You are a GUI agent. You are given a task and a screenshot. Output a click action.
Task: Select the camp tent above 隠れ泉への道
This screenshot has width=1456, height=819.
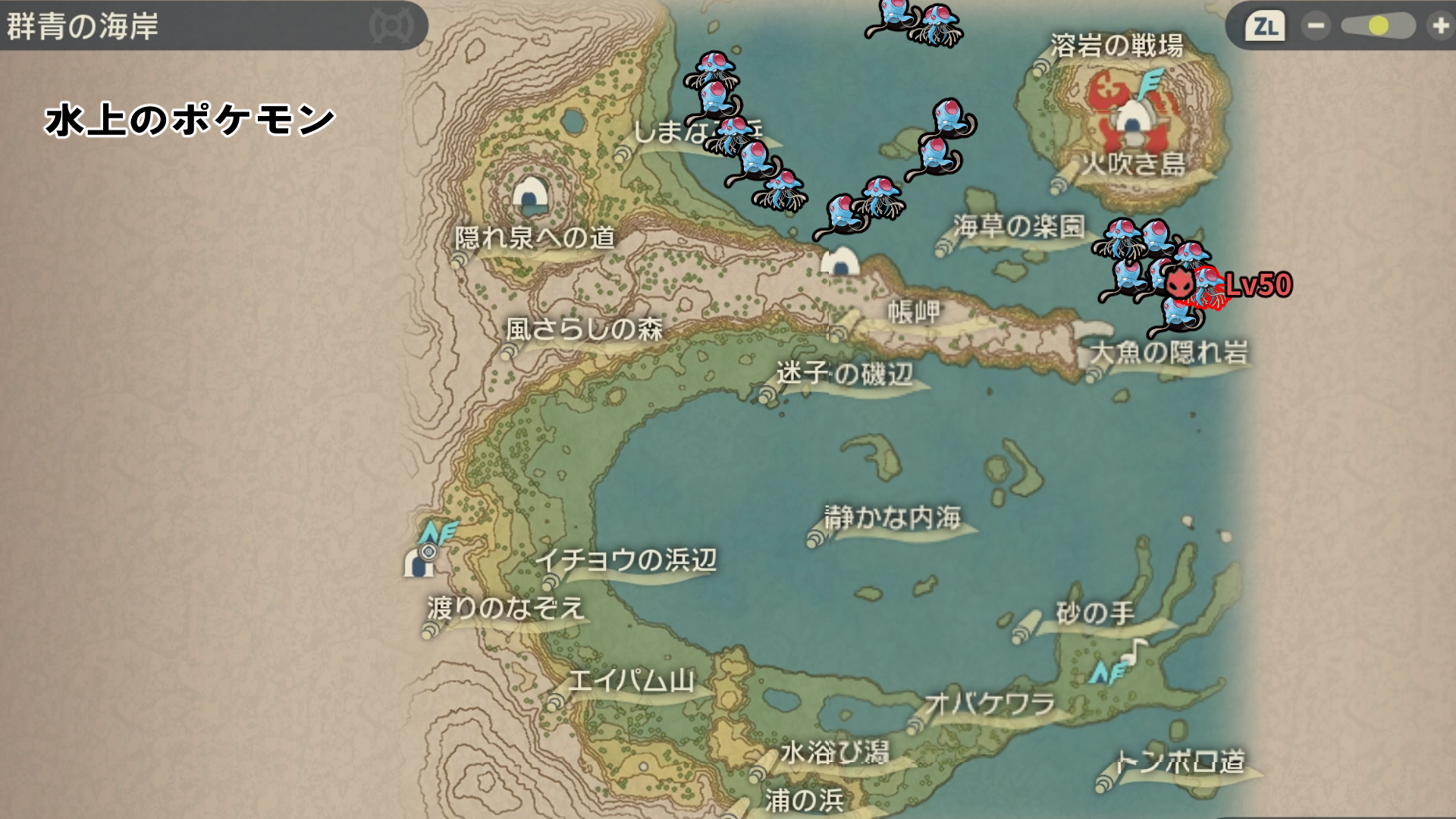(x=530, y=194)
